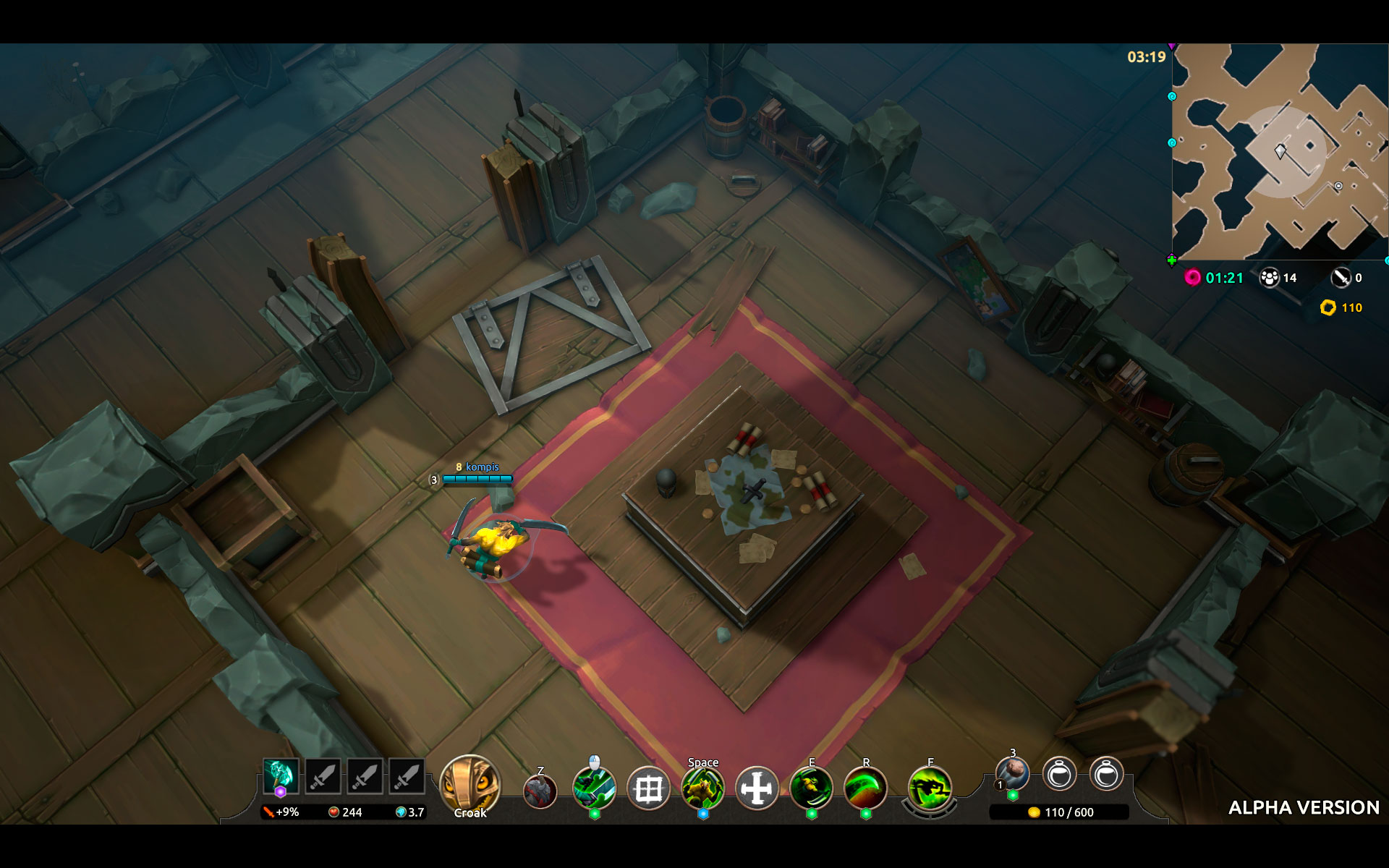Use the meteor rock consumable item

1013,774
